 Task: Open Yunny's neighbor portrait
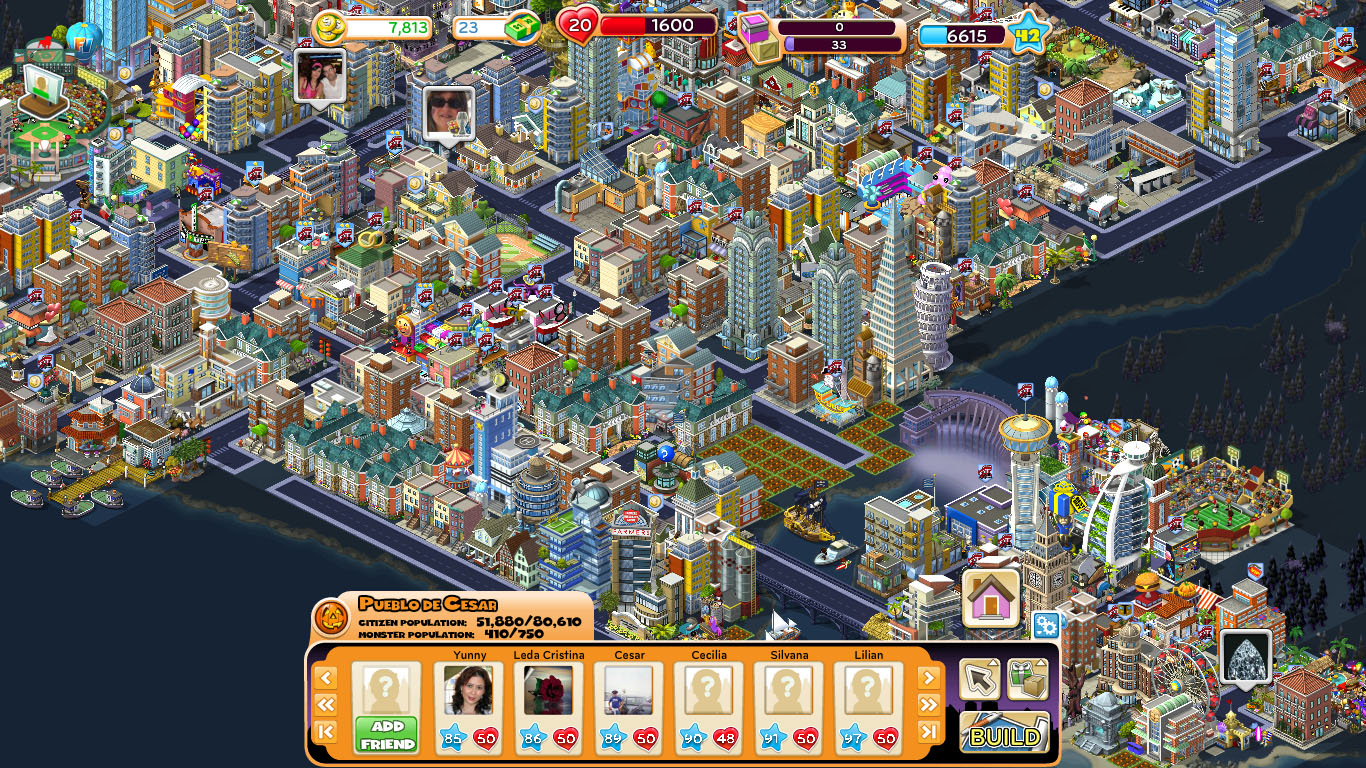click(467, 692)
